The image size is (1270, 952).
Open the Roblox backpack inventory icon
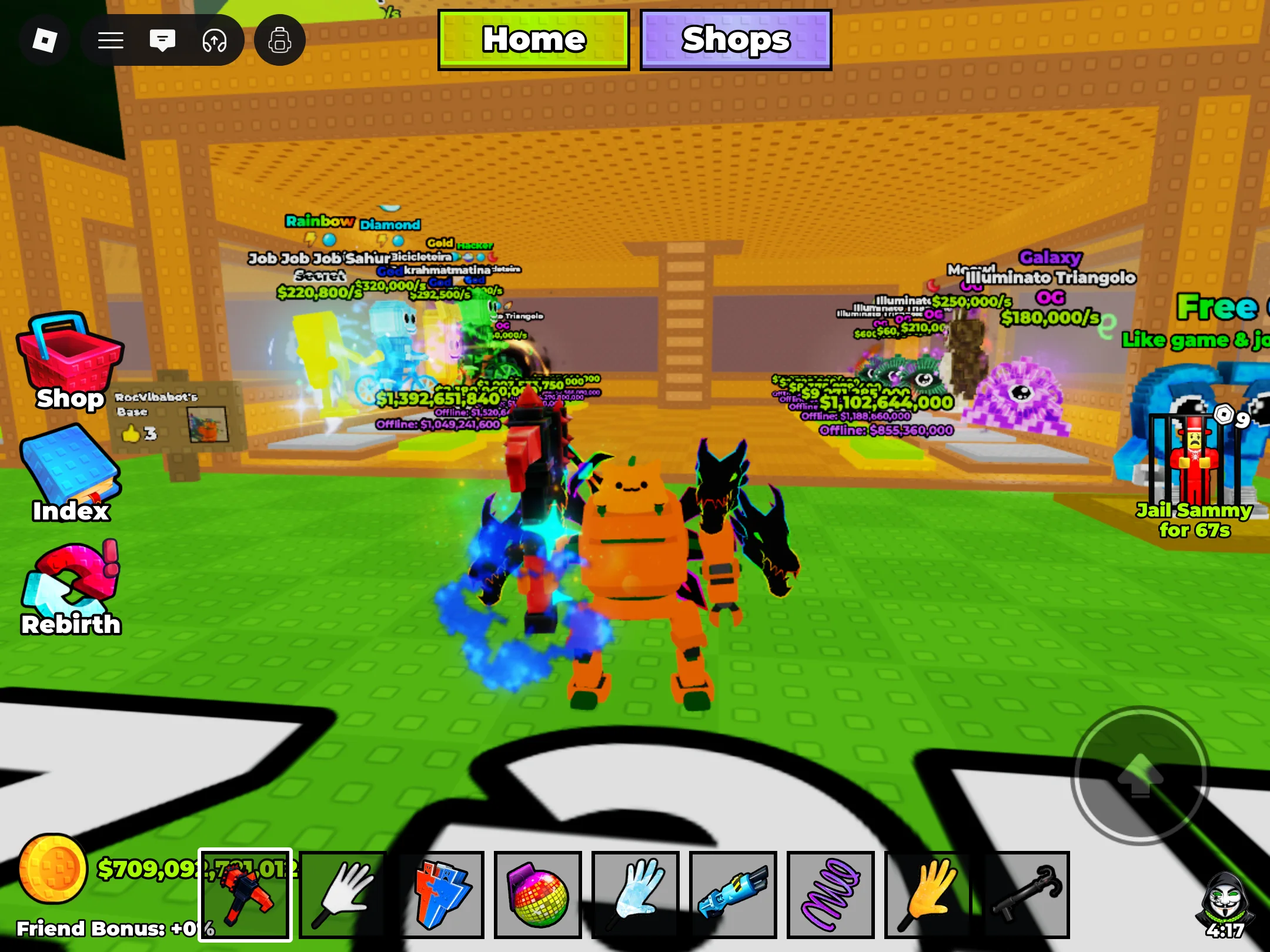click(280, 40)
